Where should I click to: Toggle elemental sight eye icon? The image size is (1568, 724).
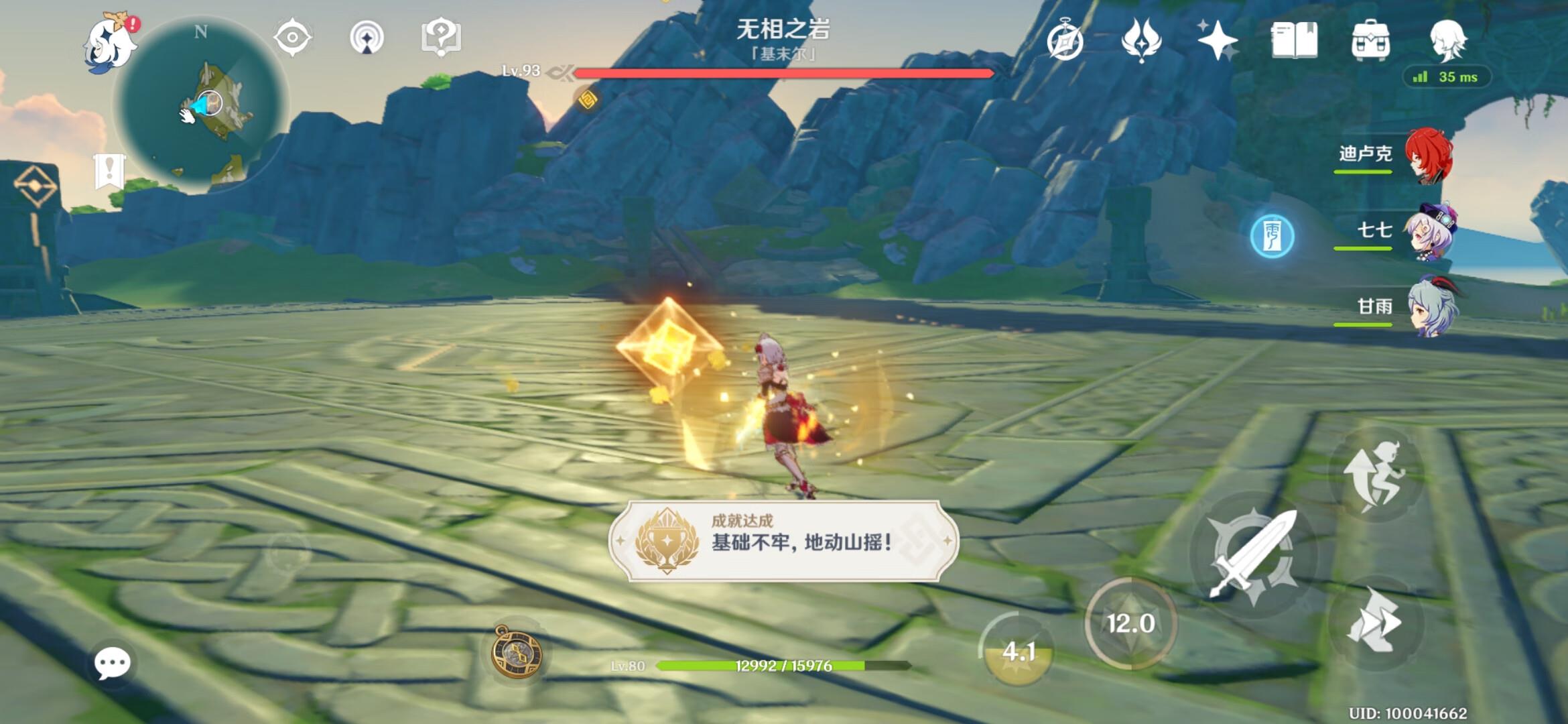pos(292,37)
